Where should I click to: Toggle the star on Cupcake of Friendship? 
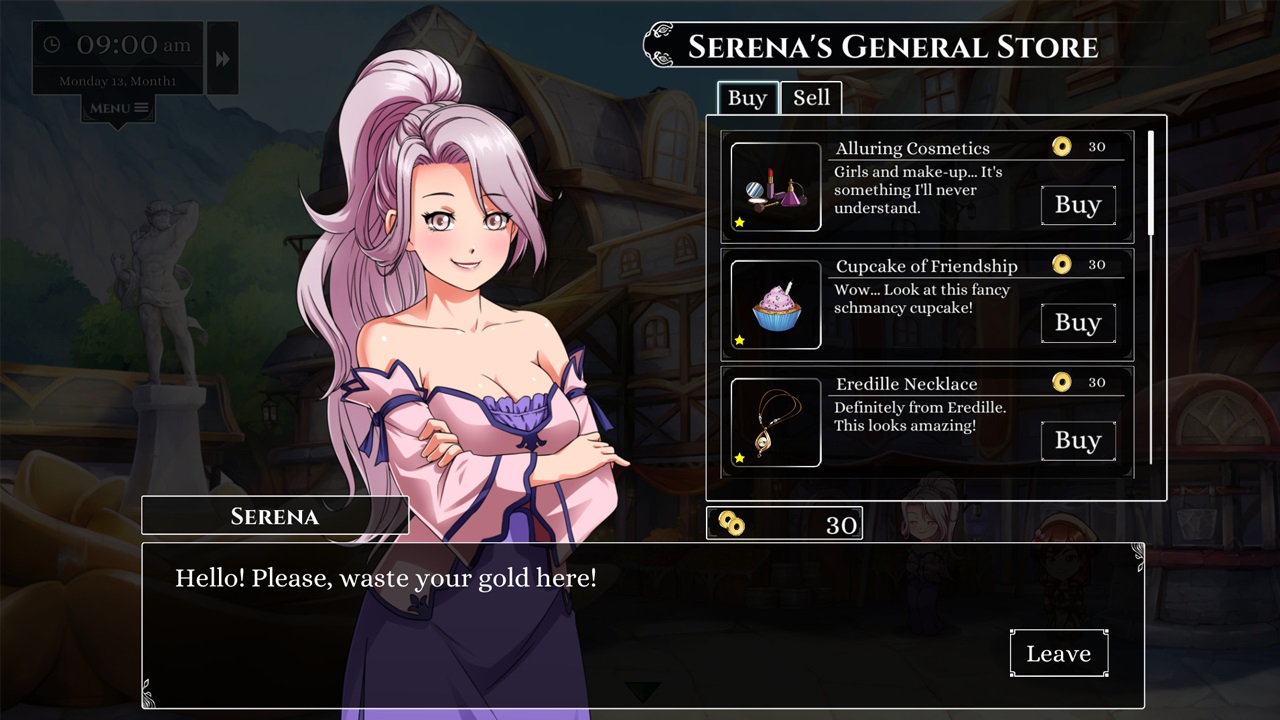(x=740, y=340)
